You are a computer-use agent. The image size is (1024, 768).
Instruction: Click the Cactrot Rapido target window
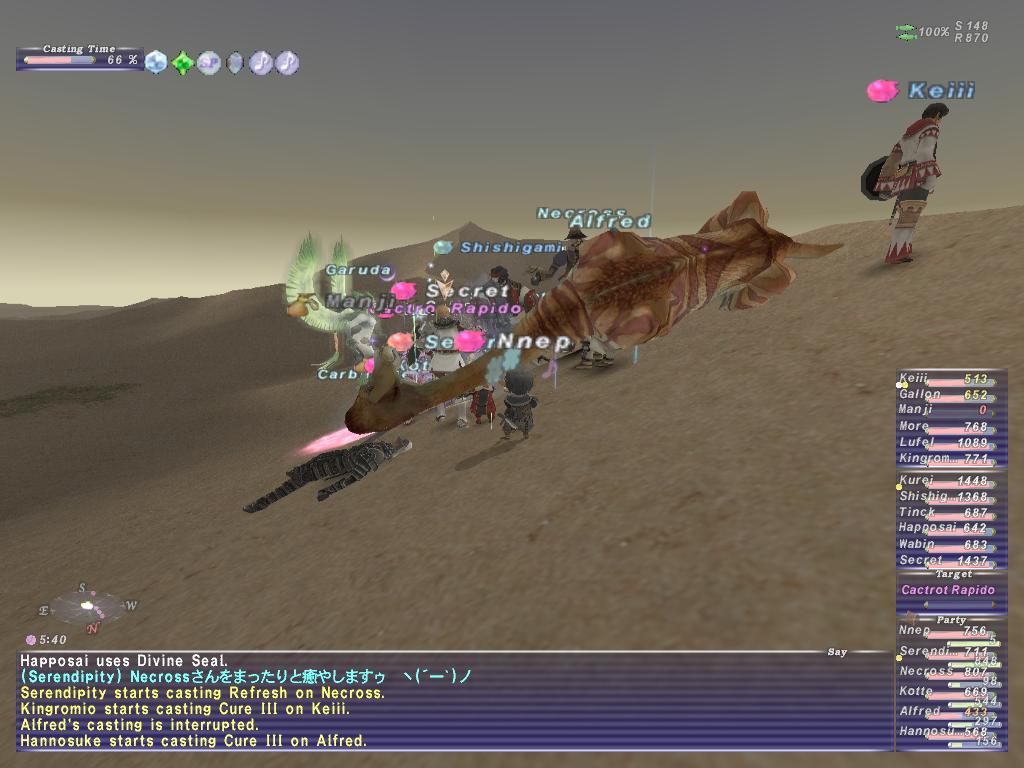[x=948, y=590]
